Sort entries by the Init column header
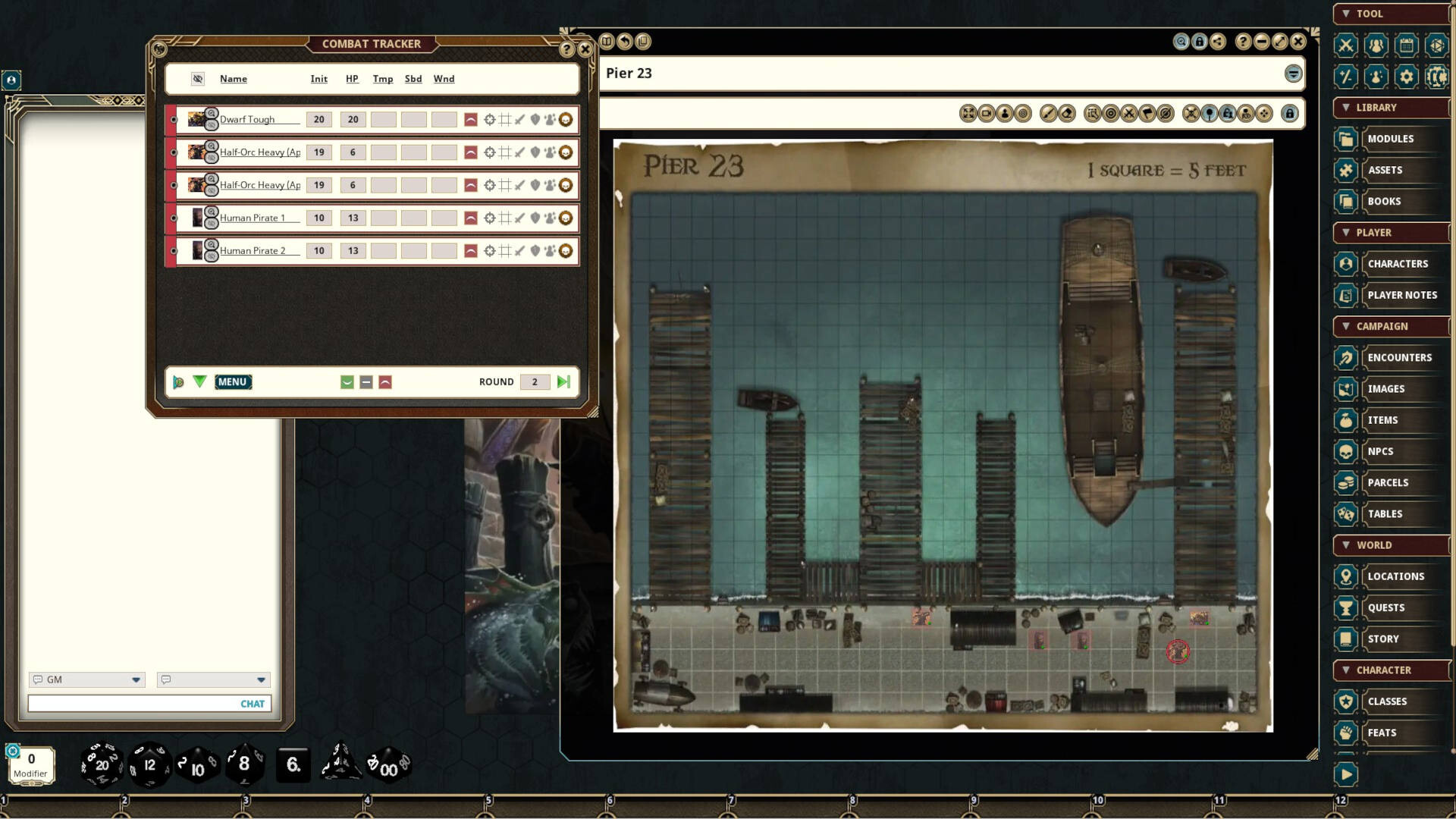The width and height of the screenshot is (1456, 819). [x=318, y=79]
